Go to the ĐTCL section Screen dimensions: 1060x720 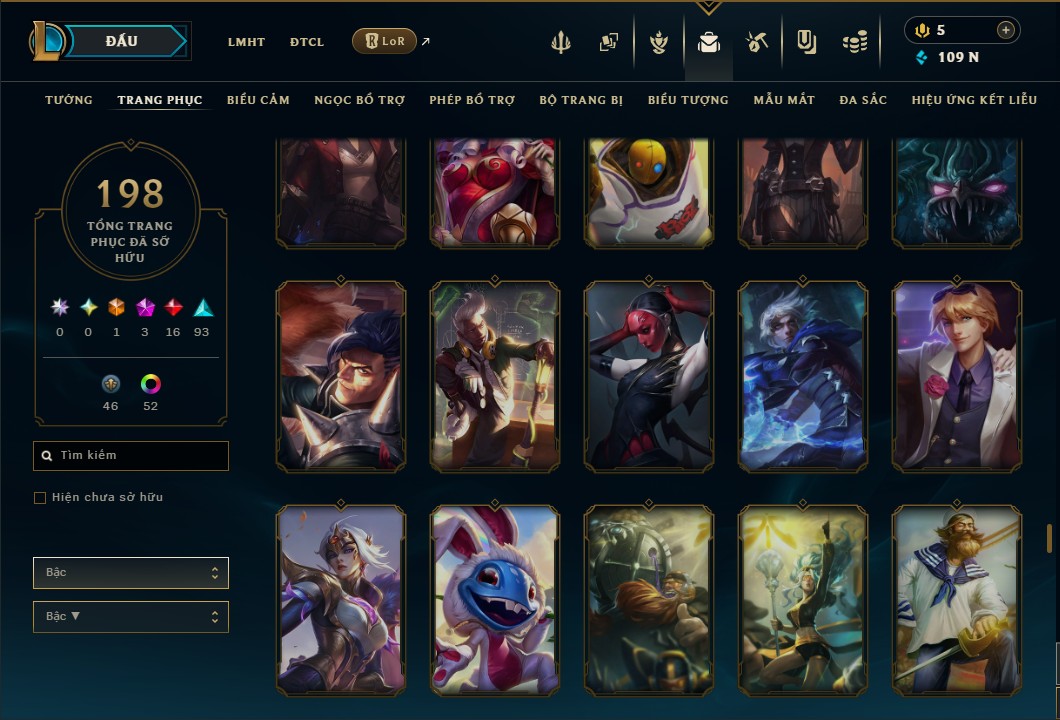tap(307, 42)
